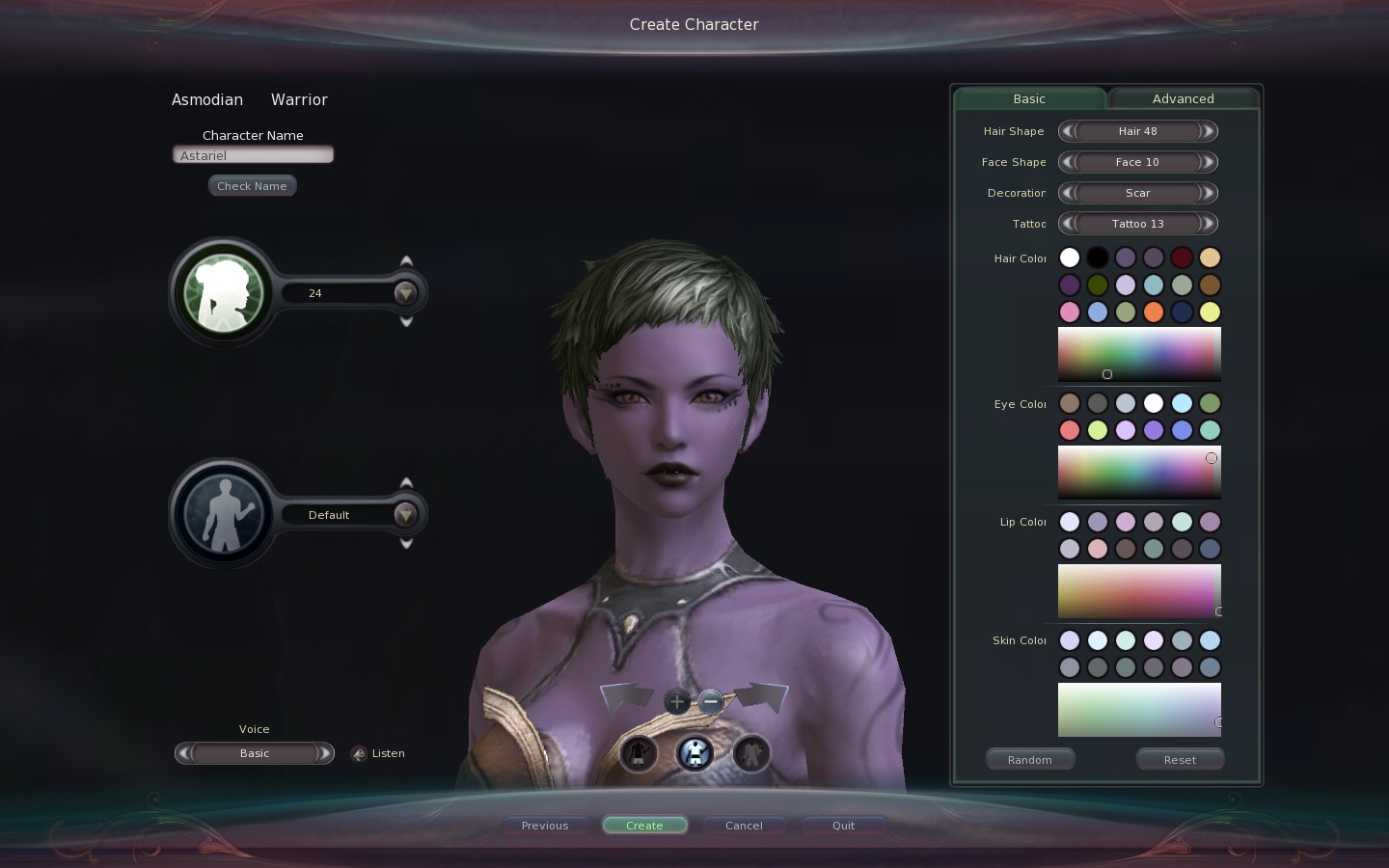Image resolution: width=1389 pixels, height=868 pixels.
Task: Select the previous Face Shape
Action: tap(1067, 162)
